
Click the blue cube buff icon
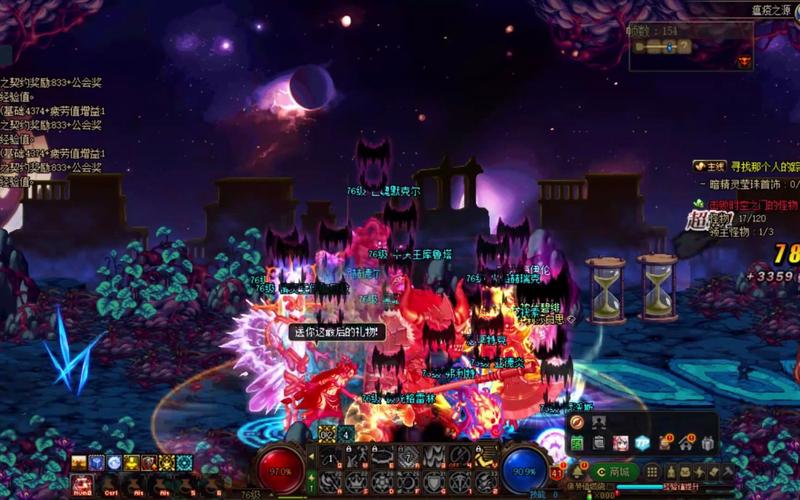[96, 462]
